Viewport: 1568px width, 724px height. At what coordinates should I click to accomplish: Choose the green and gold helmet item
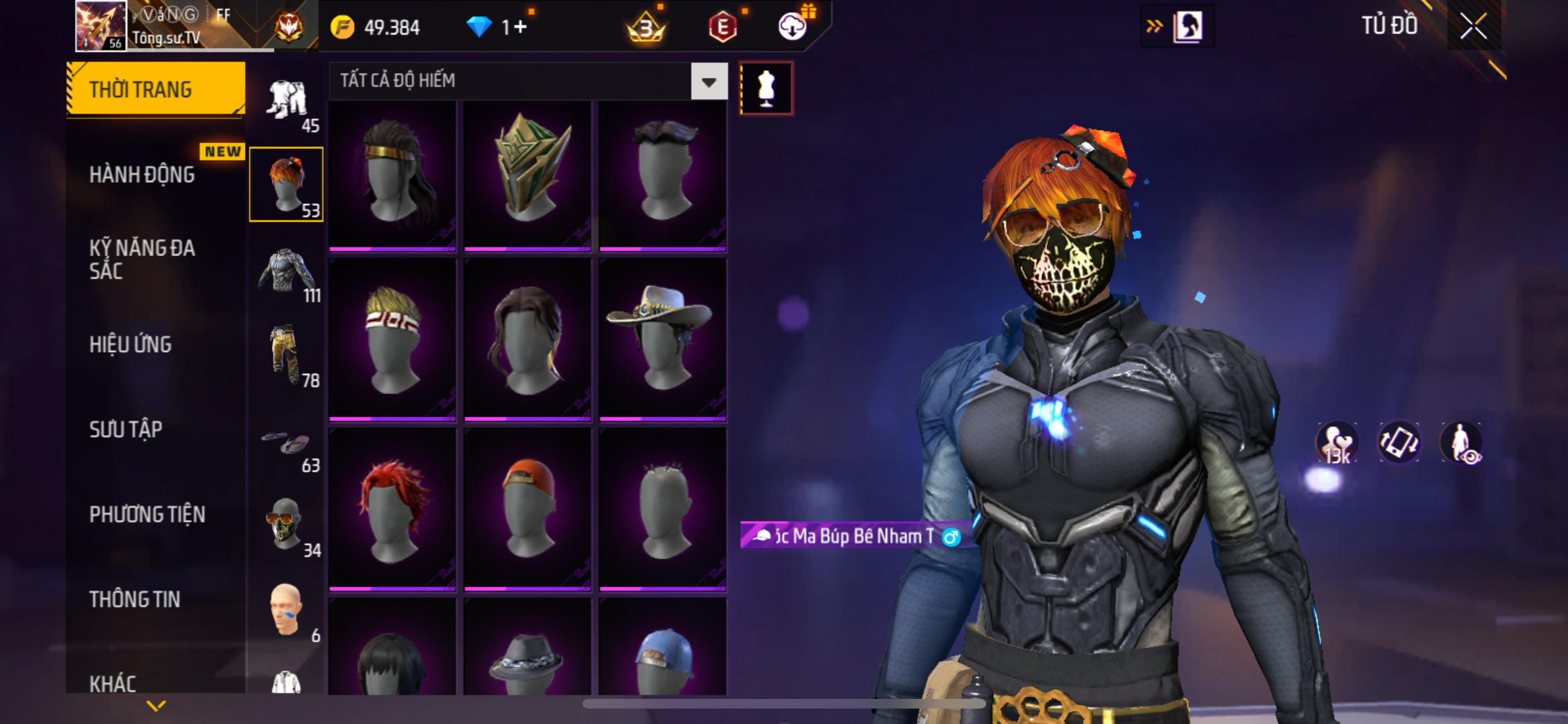[x=527, y=174]
